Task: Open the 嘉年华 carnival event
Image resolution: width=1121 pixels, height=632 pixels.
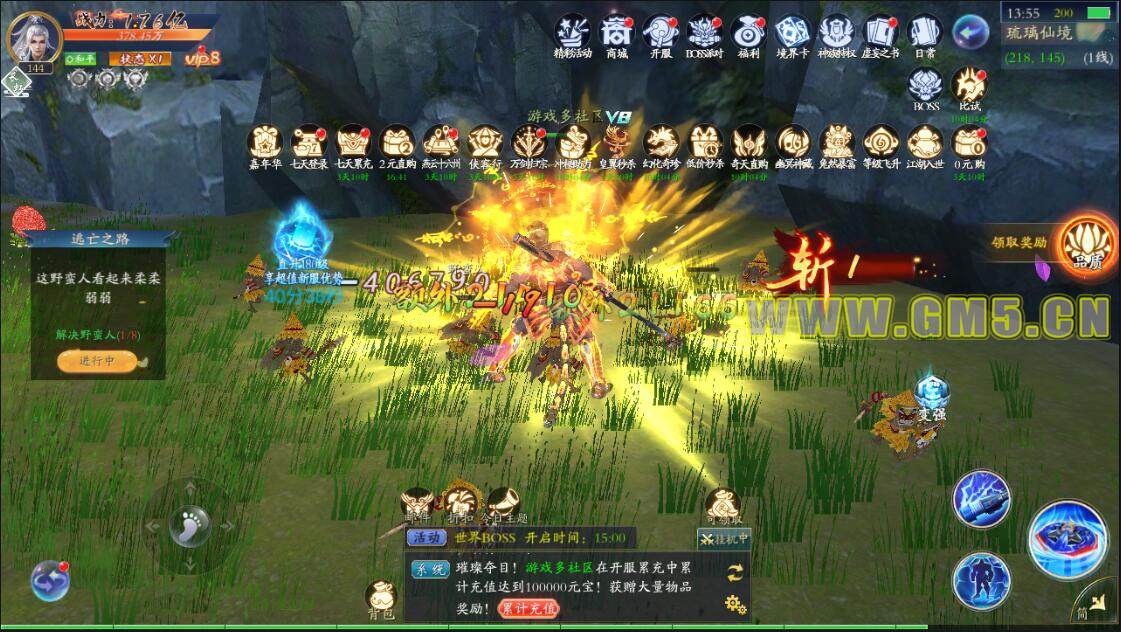Action: point(265,144)
